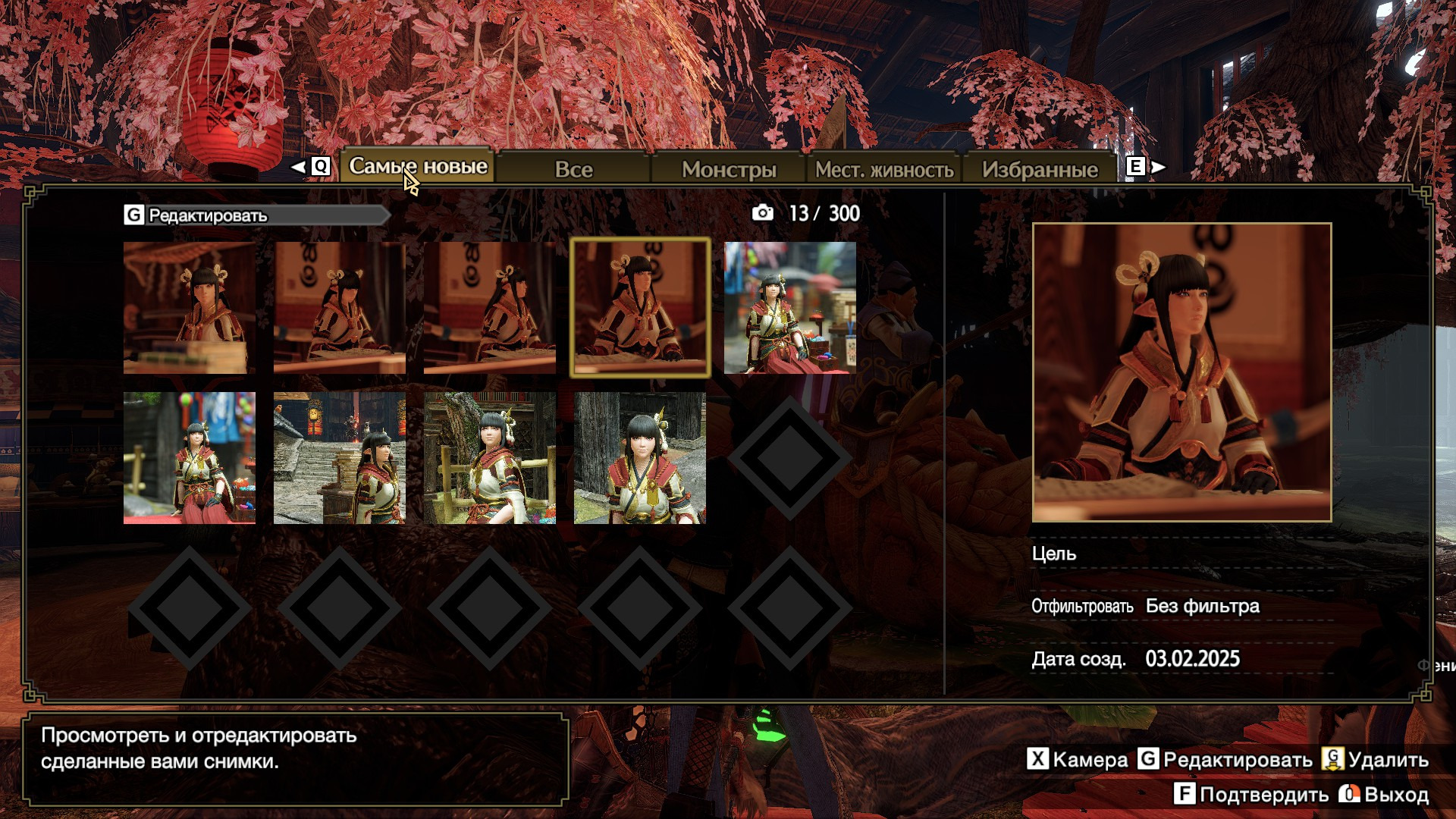Confirm selection with Подтвердить
This screenshot has height=819, width=1456.
[x=1252, y=794]
